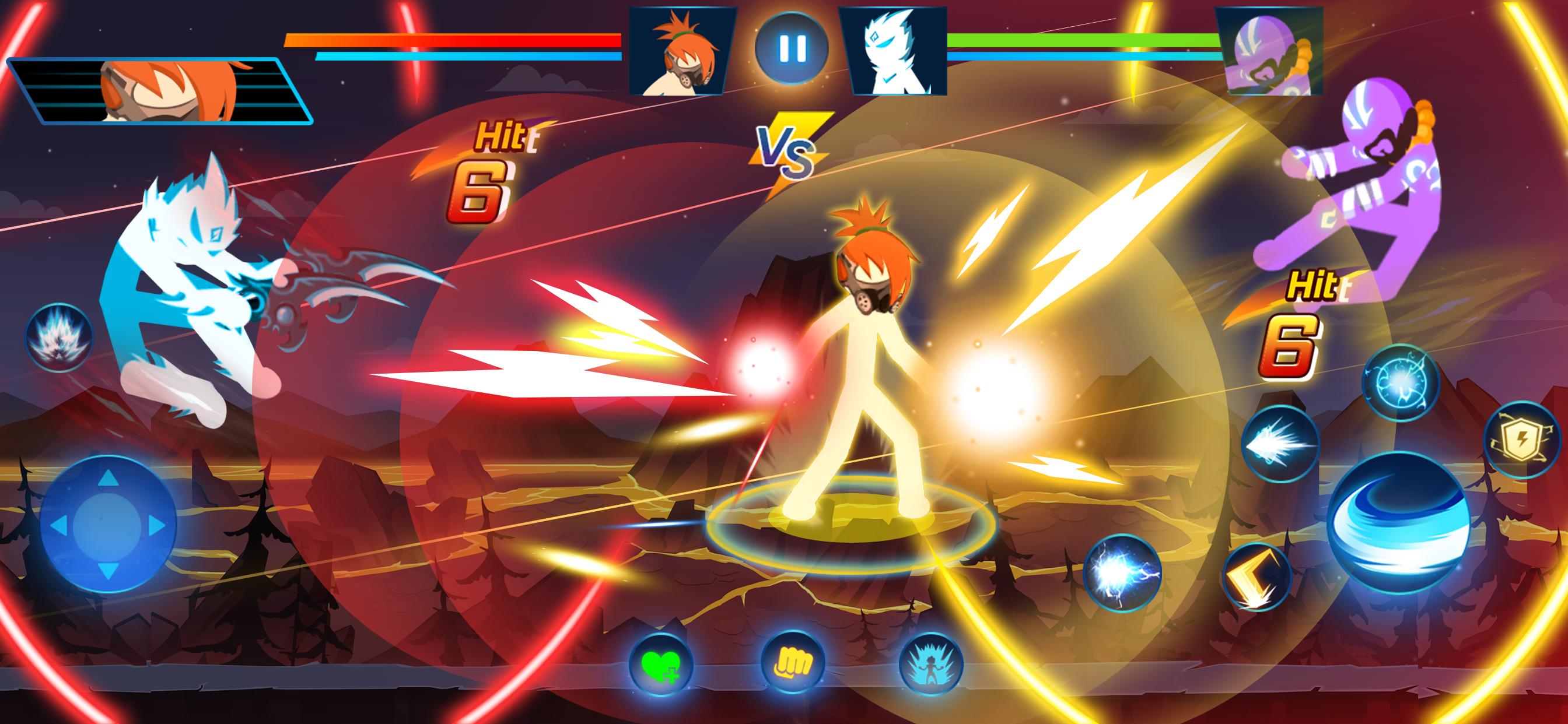Activate the spiky-haired transformation icon

pos(58,336)
